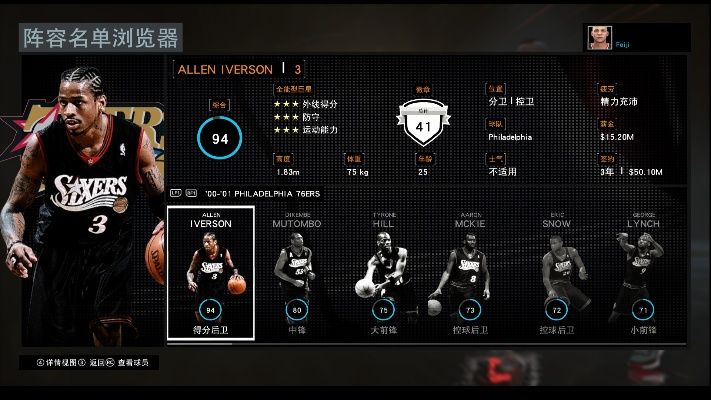Pick Aaron McKie's player card
711x400 pixels.
(470, 272)
